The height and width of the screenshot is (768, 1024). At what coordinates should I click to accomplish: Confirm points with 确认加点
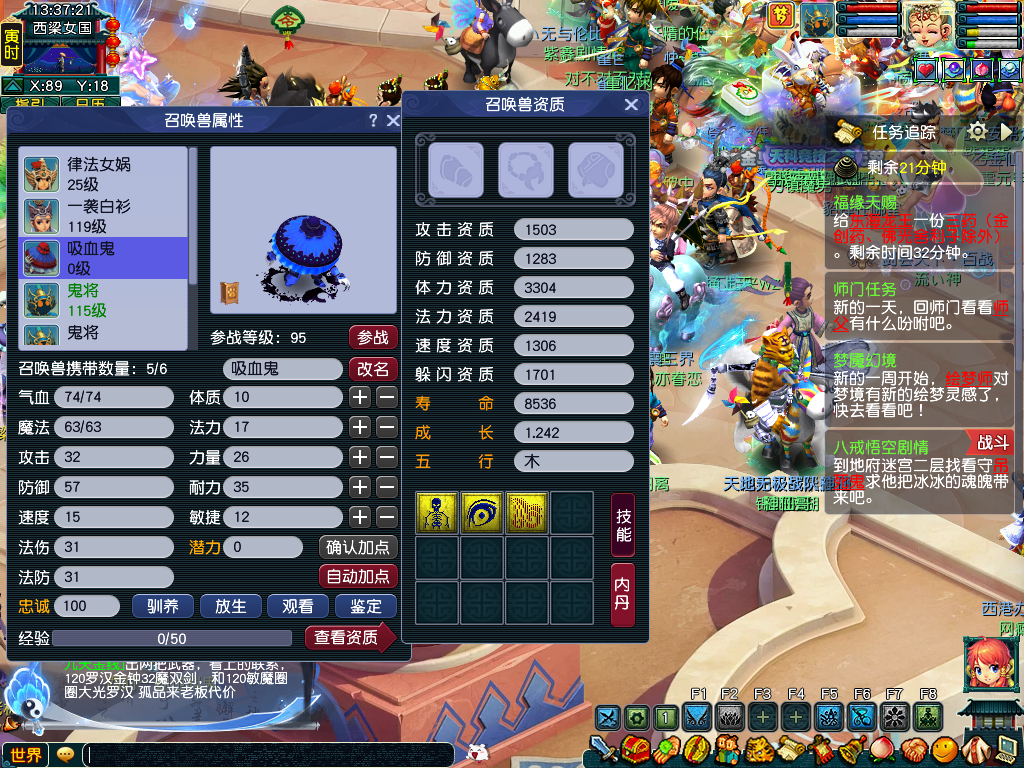point(358,548)
